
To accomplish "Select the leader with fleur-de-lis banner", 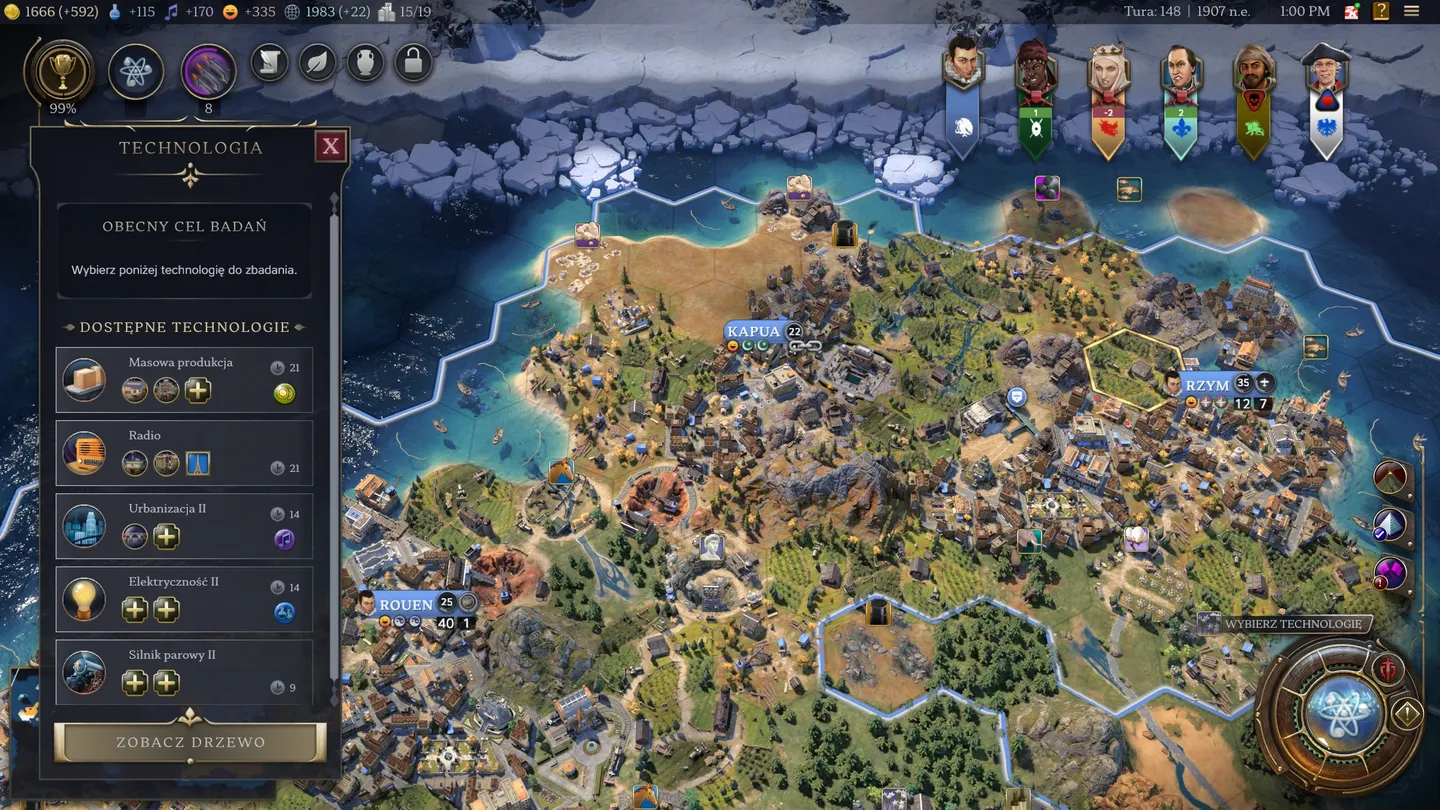I will point(1181,100).
